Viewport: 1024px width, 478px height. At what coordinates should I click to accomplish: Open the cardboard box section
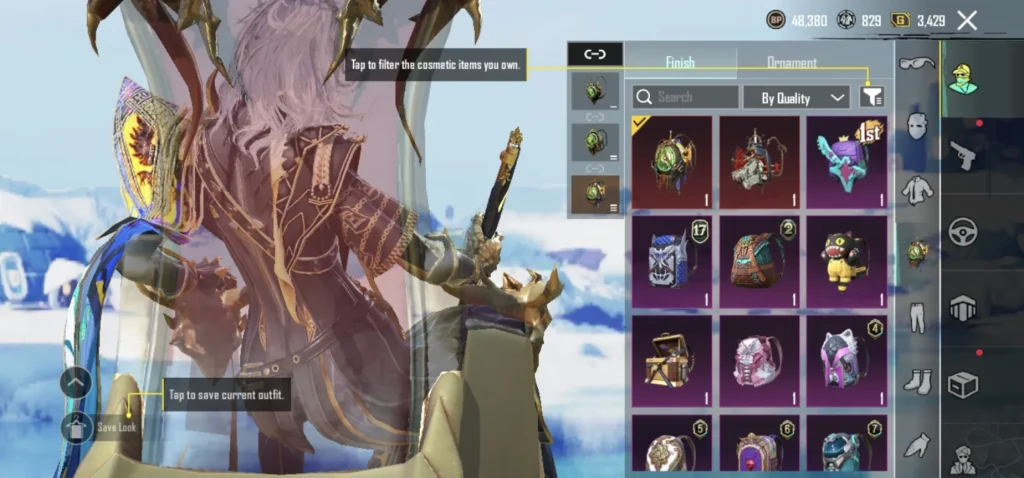pyautogui.click(x=961, y=385)
